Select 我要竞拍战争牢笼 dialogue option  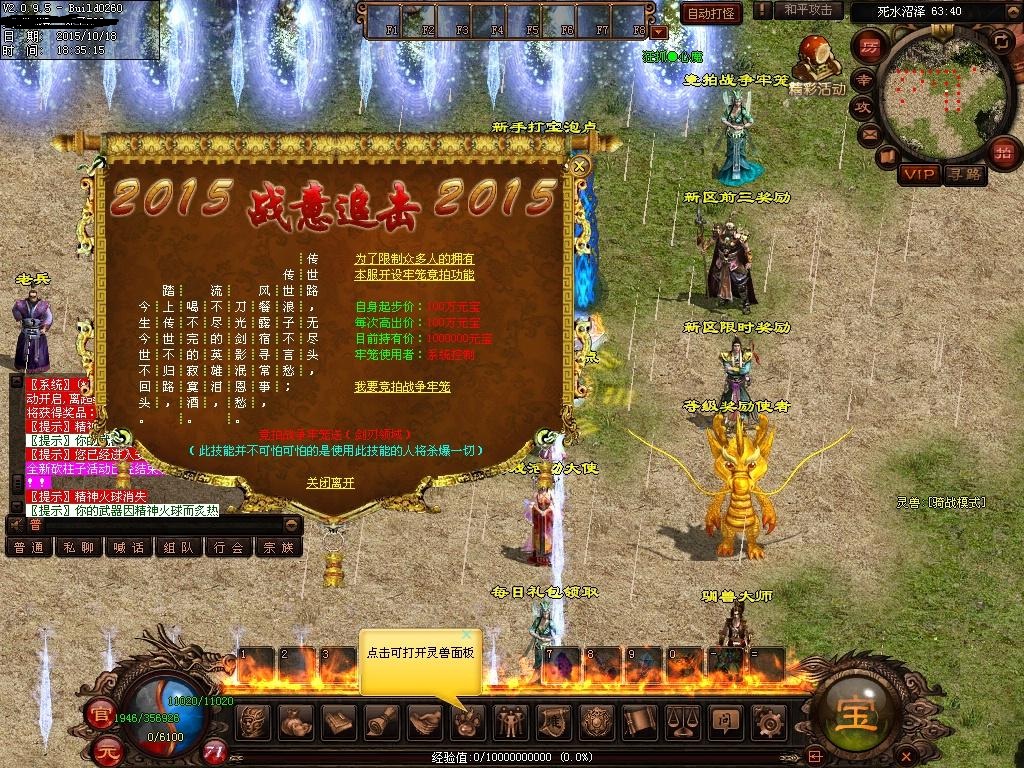click(x=402, y=387)
